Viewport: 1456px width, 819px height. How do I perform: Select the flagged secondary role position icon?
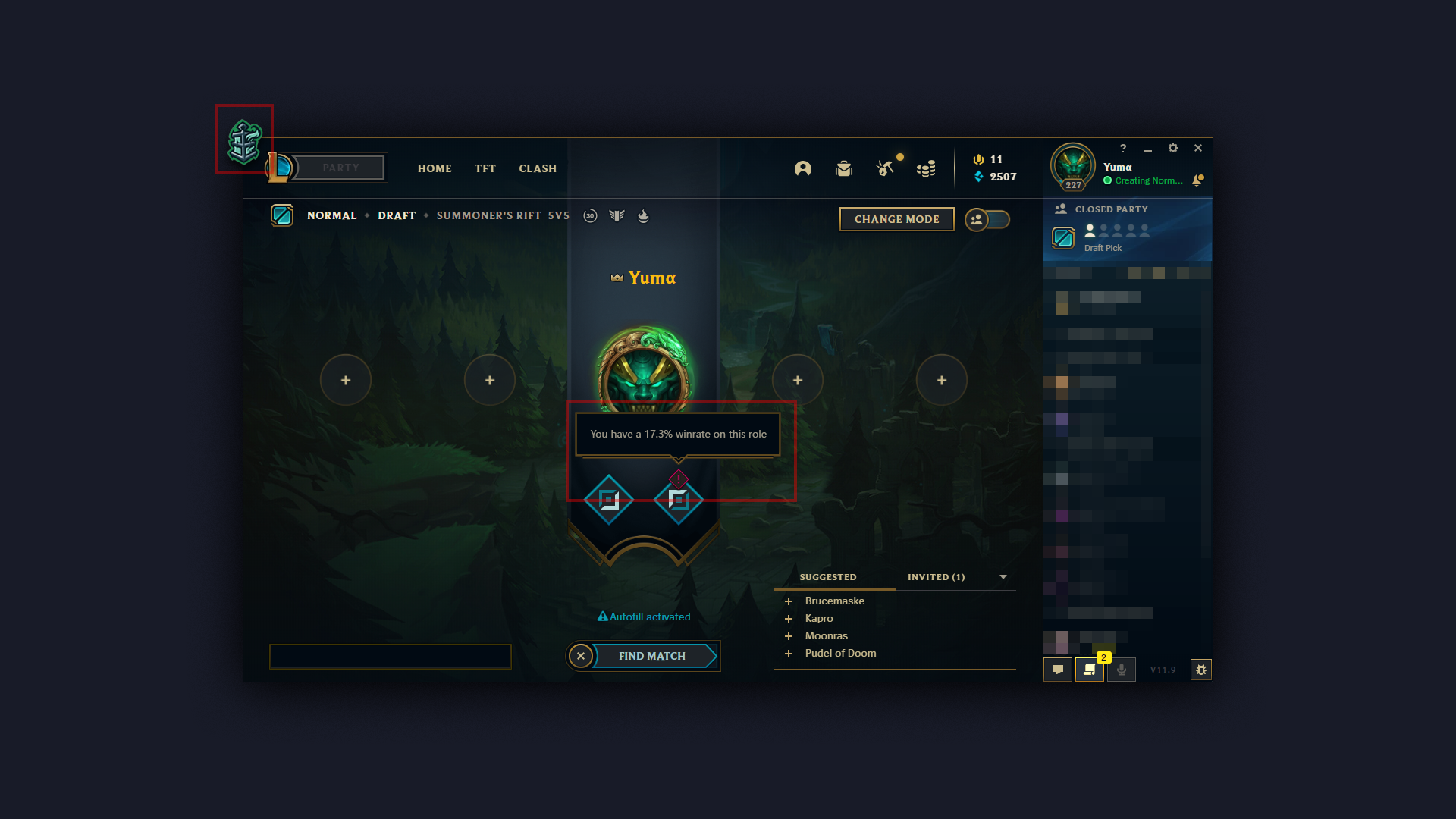677,500
